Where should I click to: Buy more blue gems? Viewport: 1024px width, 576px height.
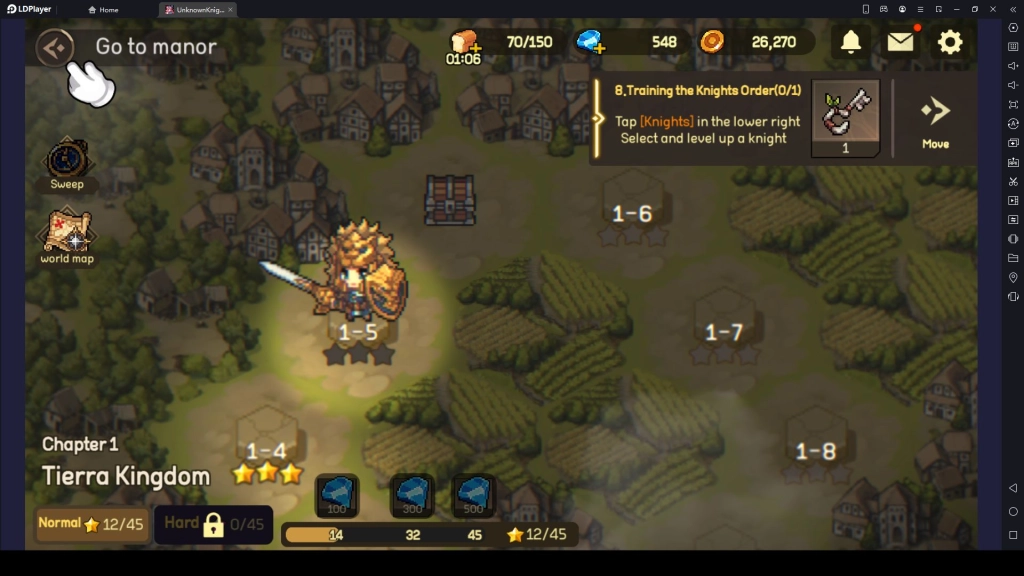590,42
